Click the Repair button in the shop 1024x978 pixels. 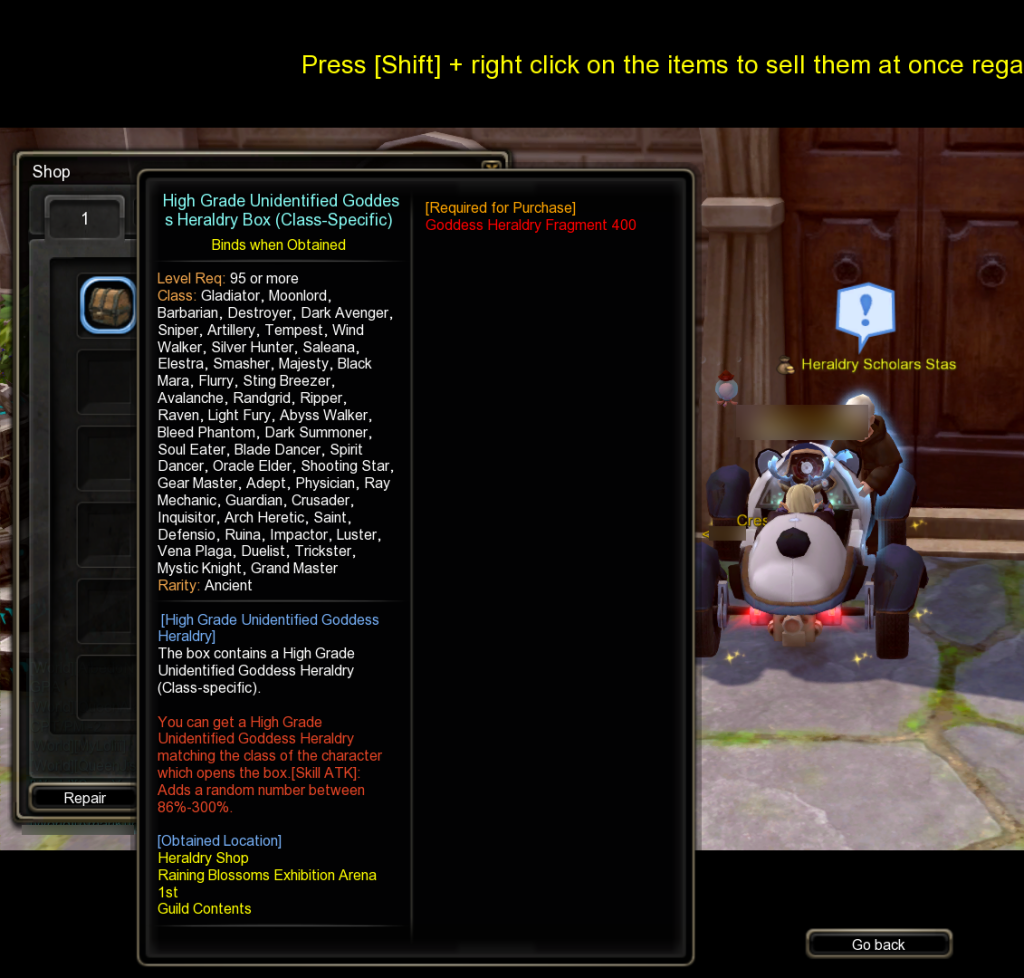[x=85, y=798]
